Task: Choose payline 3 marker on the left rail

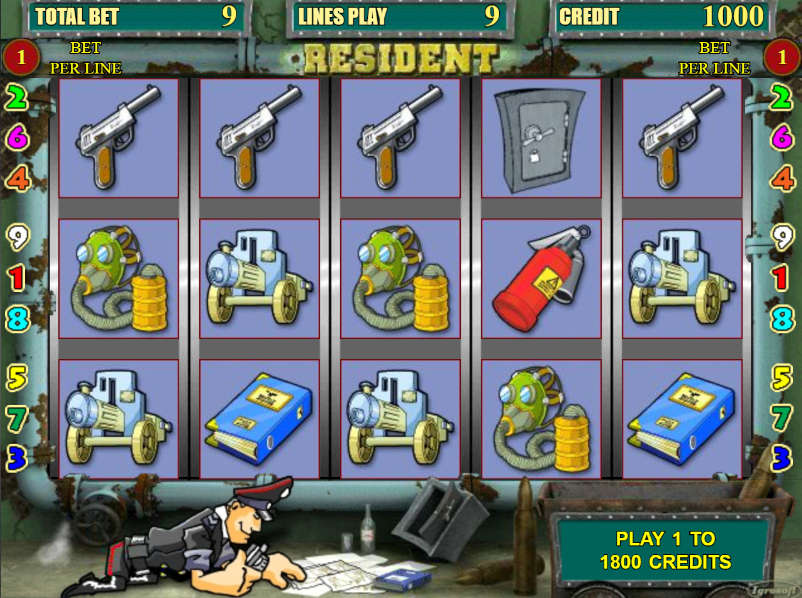Action: (x=17, y=457)
